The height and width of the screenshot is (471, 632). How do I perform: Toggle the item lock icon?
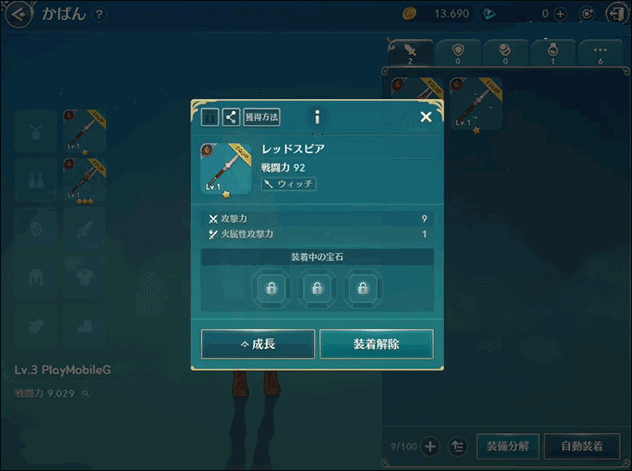click(210, 117)
